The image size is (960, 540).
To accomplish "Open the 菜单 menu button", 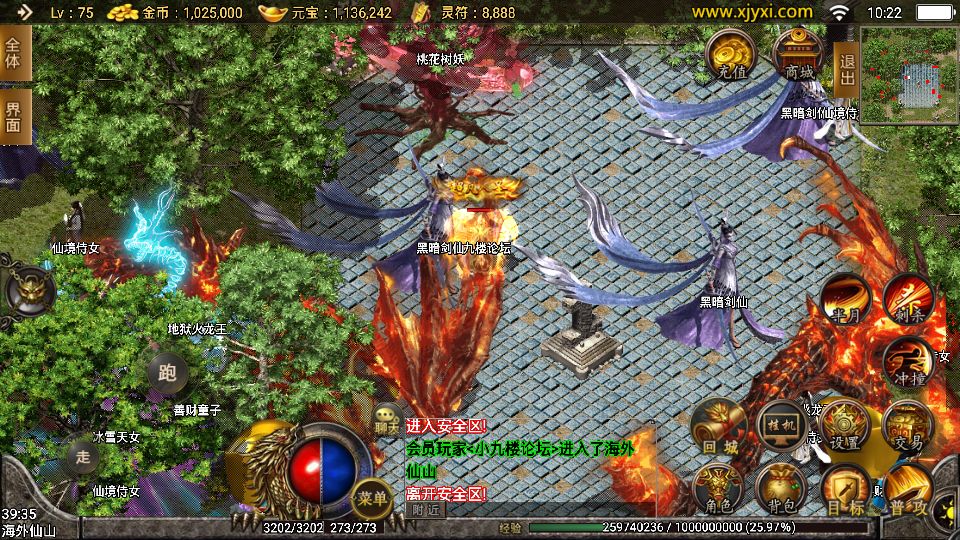I will tap(372, 496).
